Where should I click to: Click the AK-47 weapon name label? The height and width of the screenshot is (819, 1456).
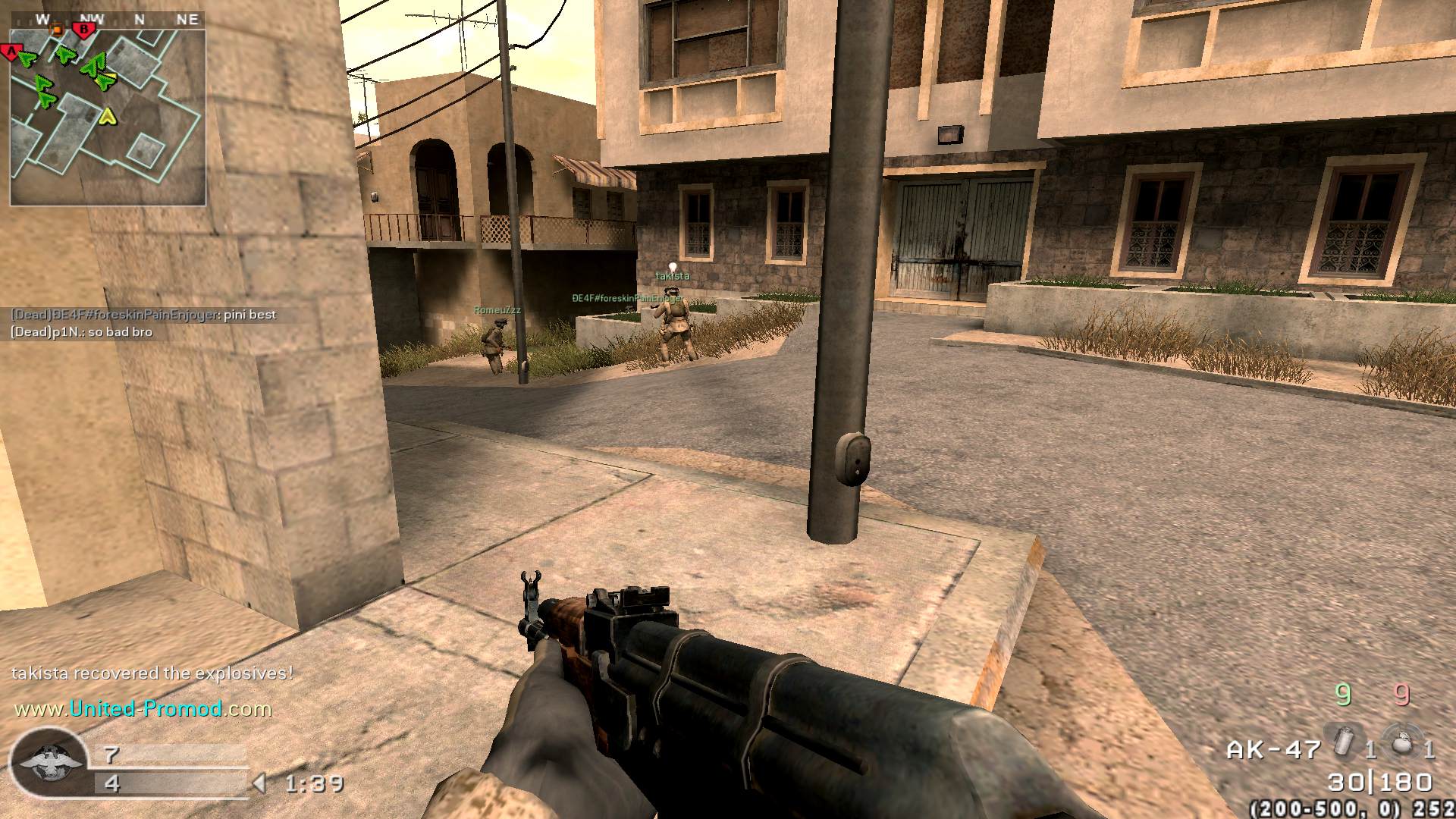1273,750
